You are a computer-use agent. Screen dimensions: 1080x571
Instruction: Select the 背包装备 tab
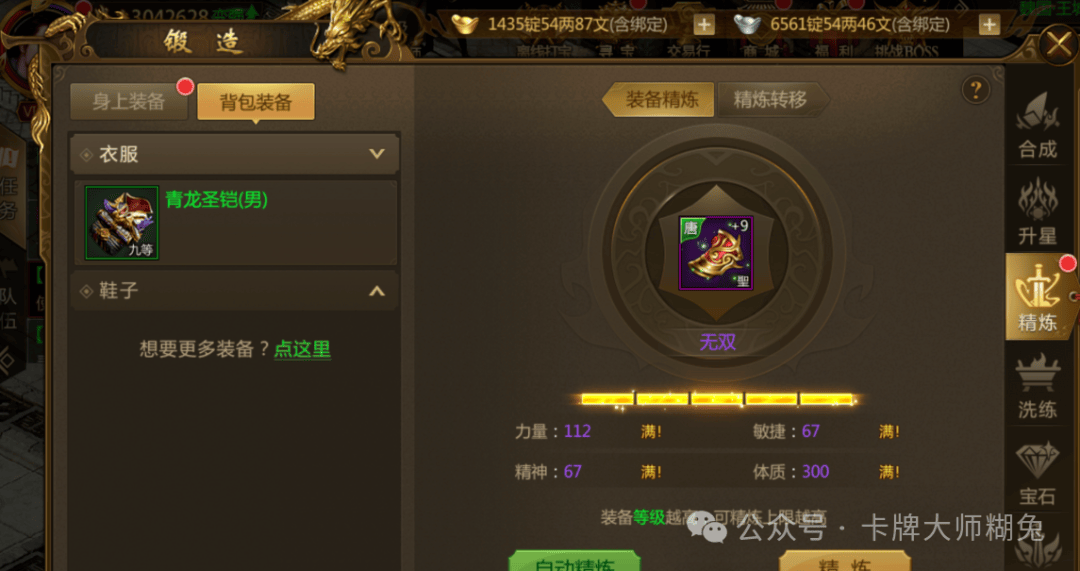256,101
